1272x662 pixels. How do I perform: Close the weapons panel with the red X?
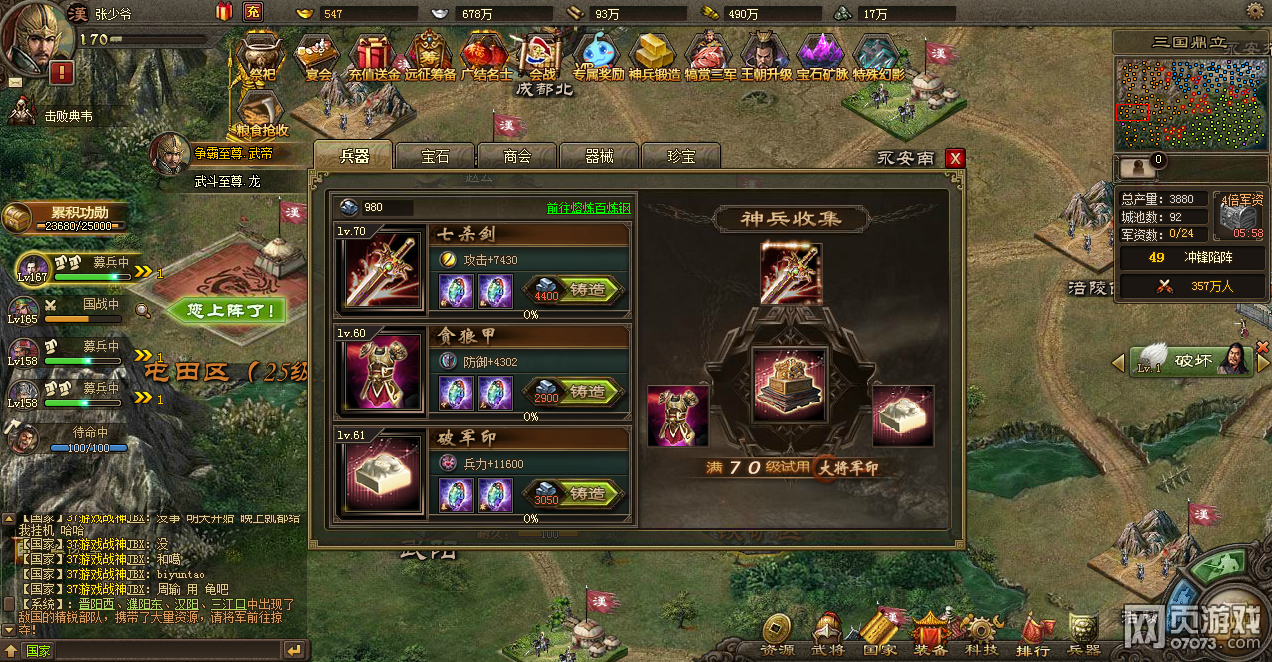click(x=955, y=158)
